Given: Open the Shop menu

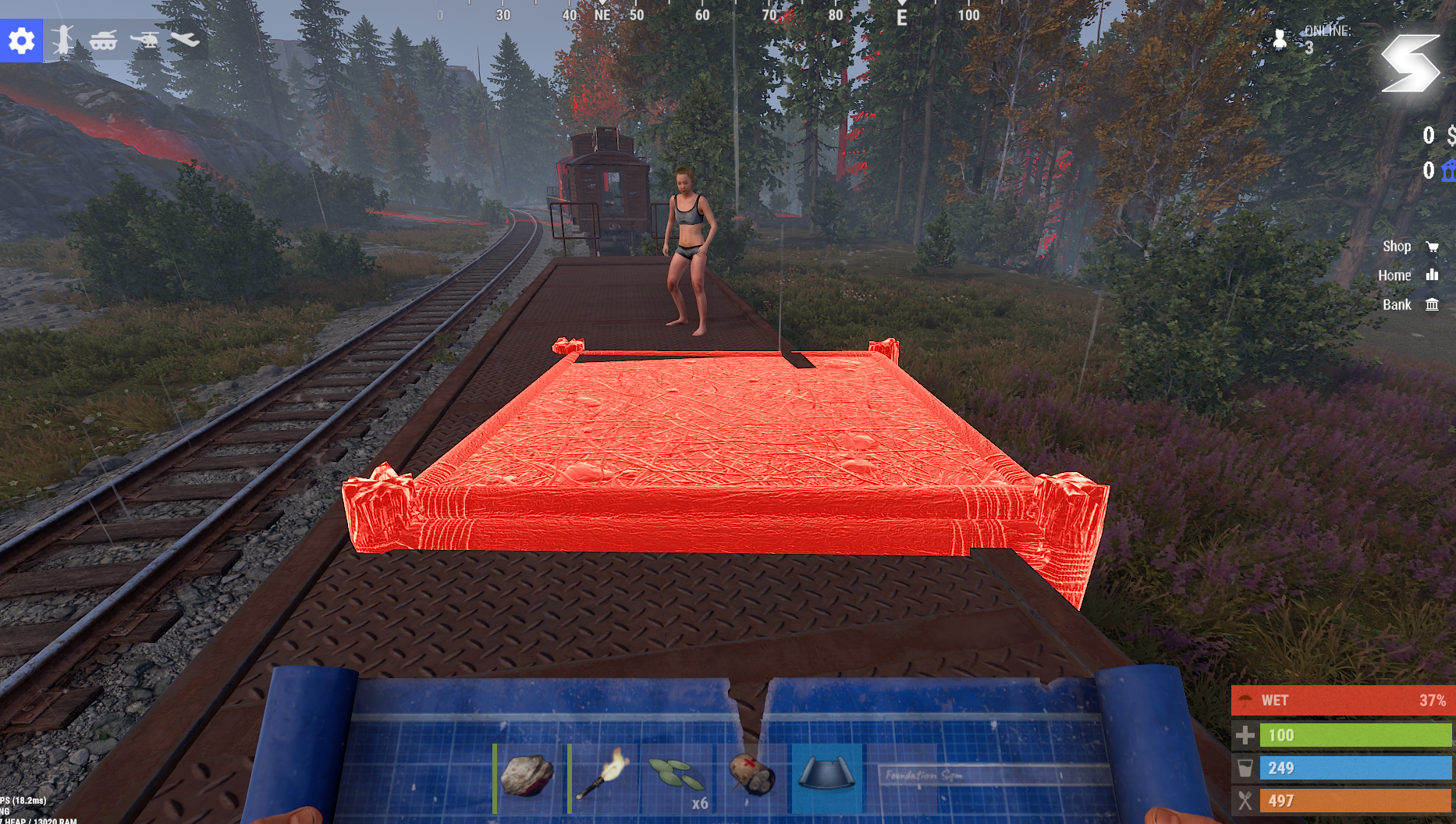Looking at the screenshot, I should click(1410, 247).
